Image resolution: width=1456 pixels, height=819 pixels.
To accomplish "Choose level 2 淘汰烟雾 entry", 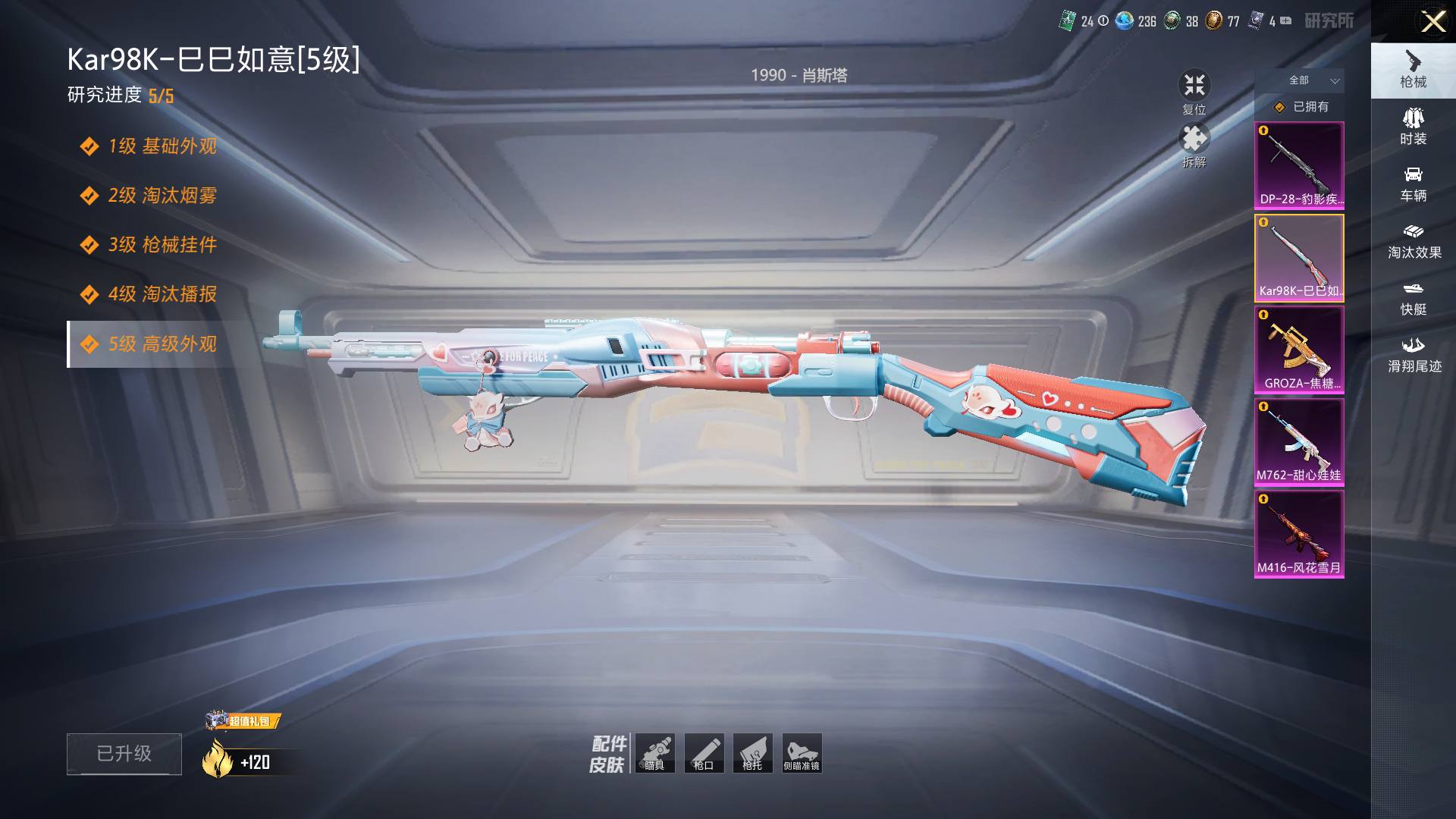I will tap(162, 195).
